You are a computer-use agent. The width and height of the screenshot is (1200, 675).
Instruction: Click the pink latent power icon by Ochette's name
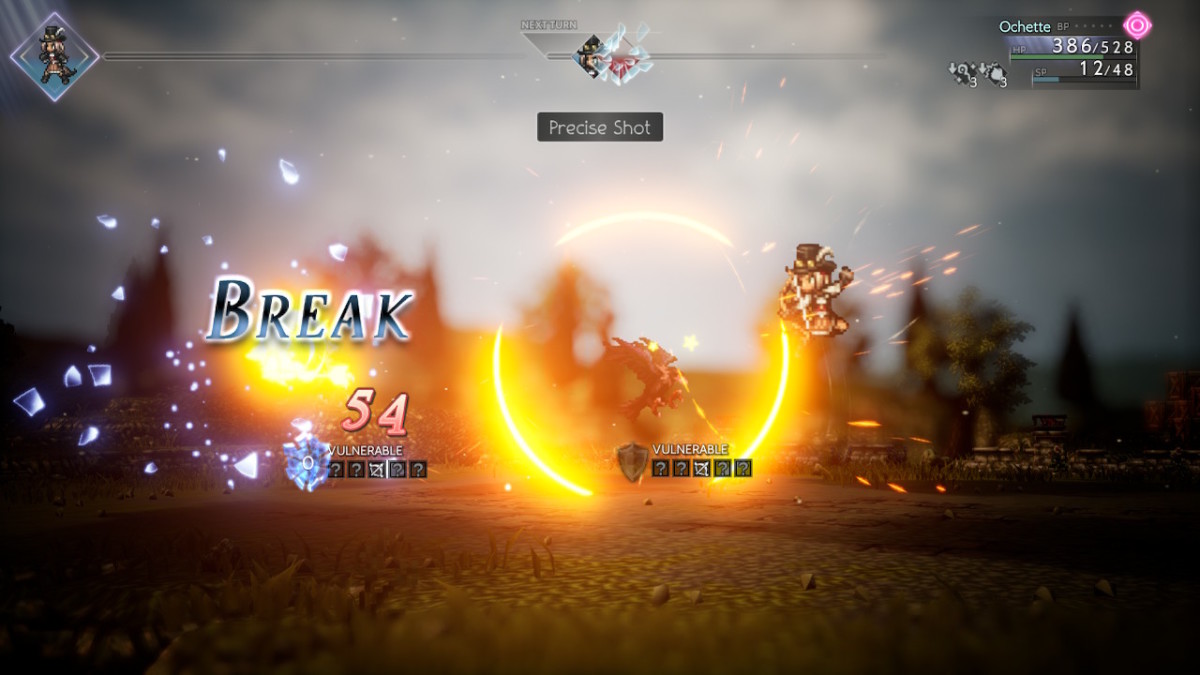tap(1137, 25)
